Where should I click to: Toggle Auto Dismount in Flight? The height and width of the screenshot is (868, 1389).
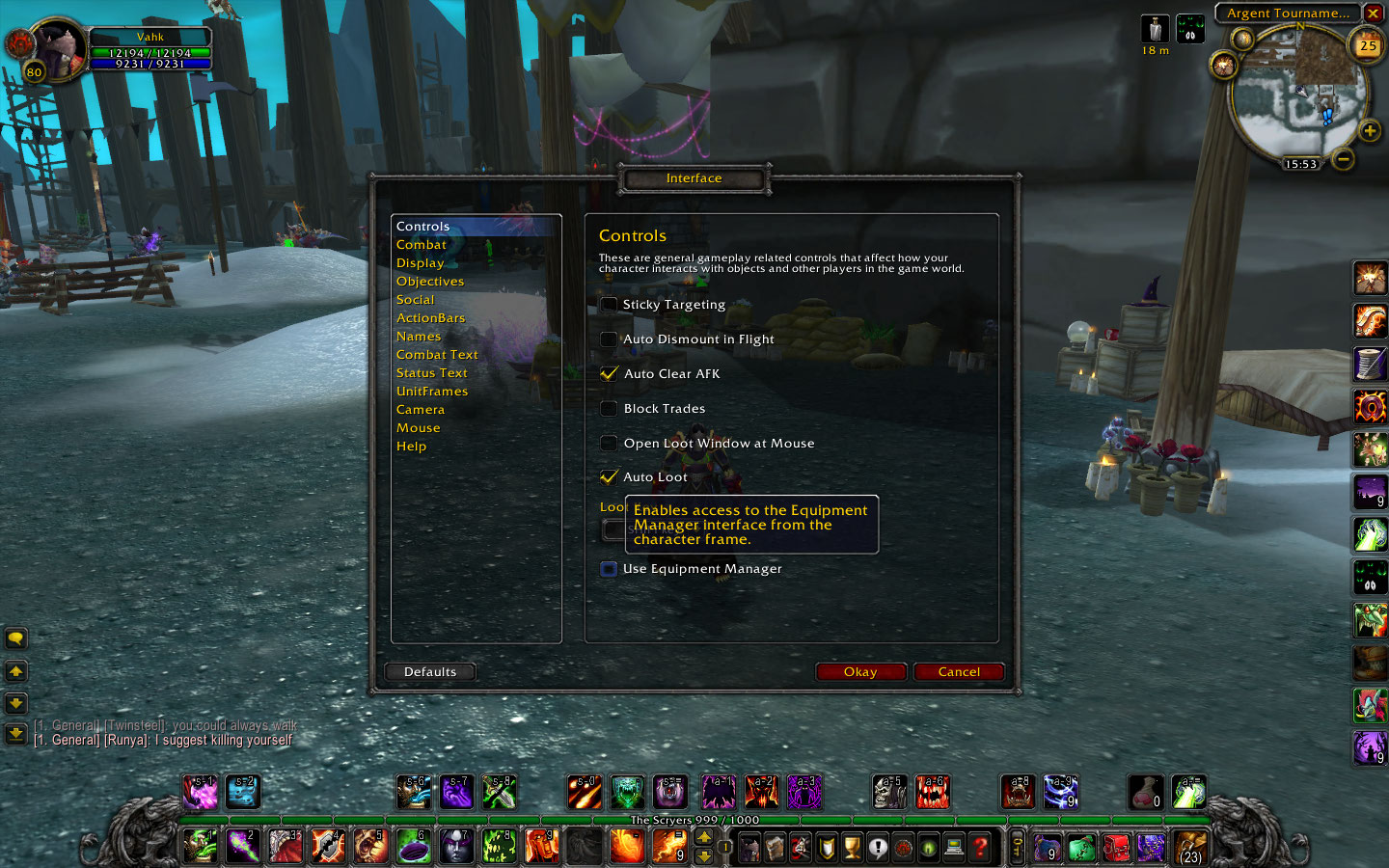click(609, 339)
